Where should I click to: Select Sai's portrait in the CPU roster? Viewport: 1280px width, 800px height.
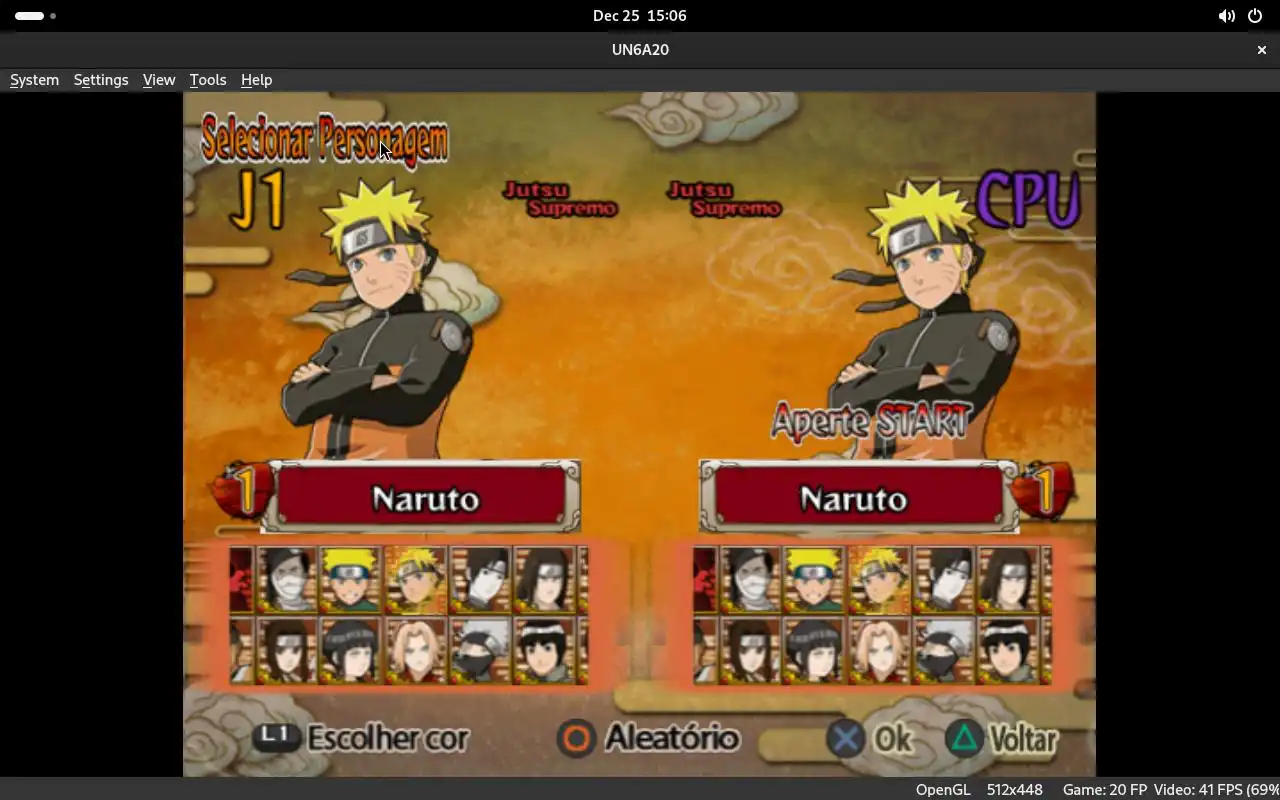pyautogui.click(x=944, y=580)
